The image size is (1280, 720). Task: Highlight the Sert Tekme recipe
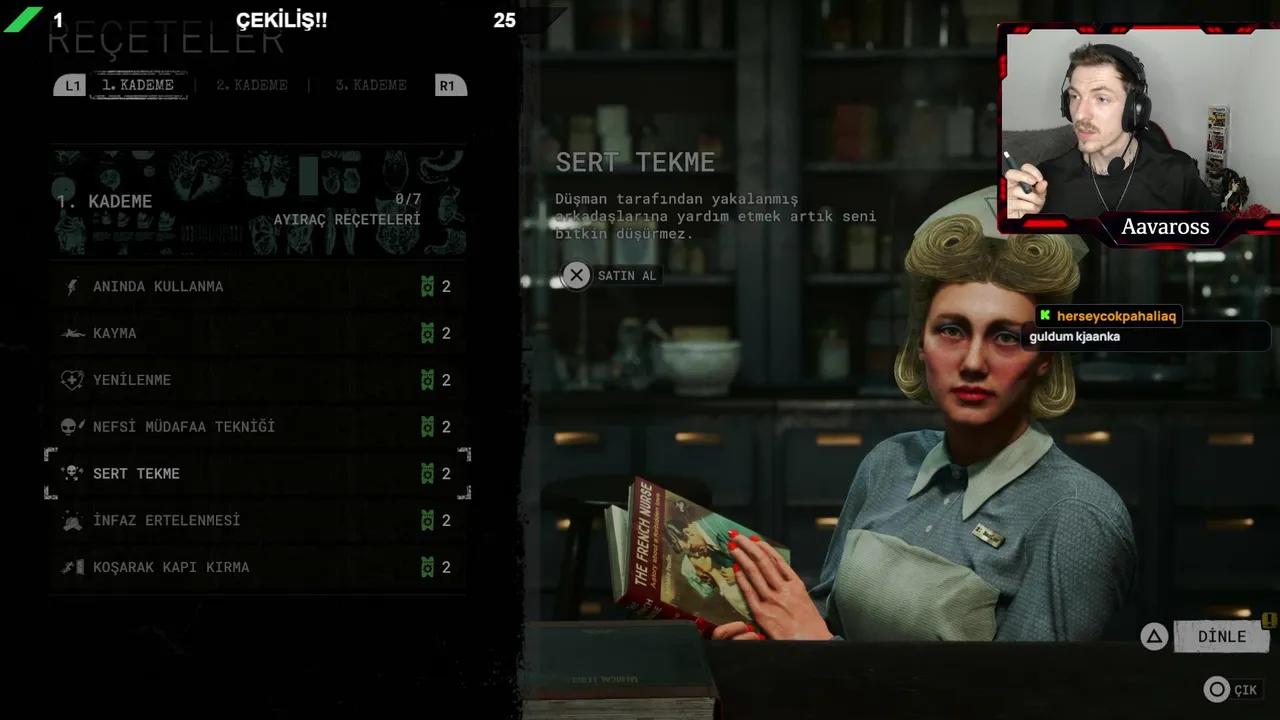137,474
